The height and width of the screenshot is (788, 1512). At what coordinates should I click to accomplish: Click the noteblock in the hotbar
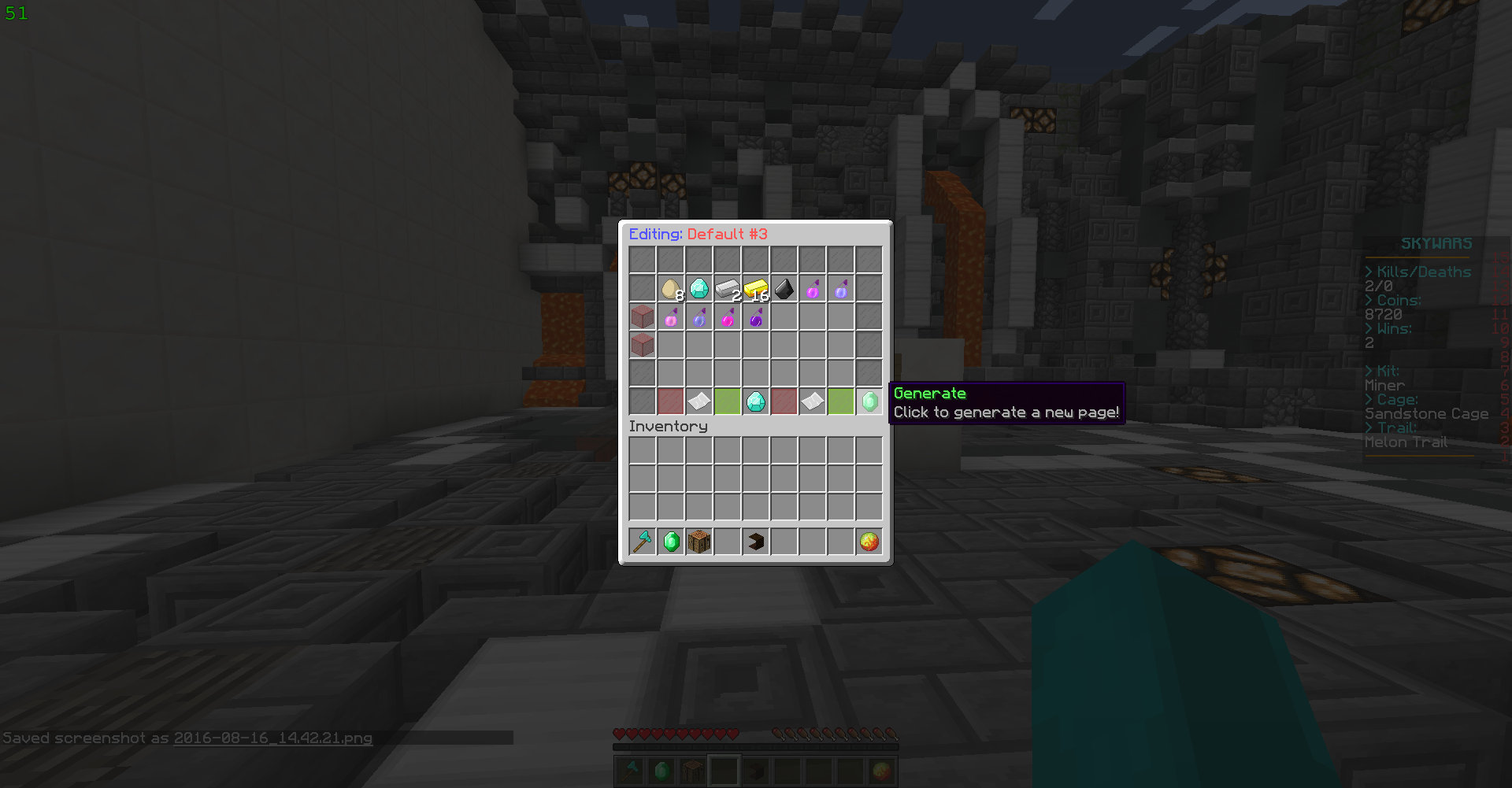(699, 541)
